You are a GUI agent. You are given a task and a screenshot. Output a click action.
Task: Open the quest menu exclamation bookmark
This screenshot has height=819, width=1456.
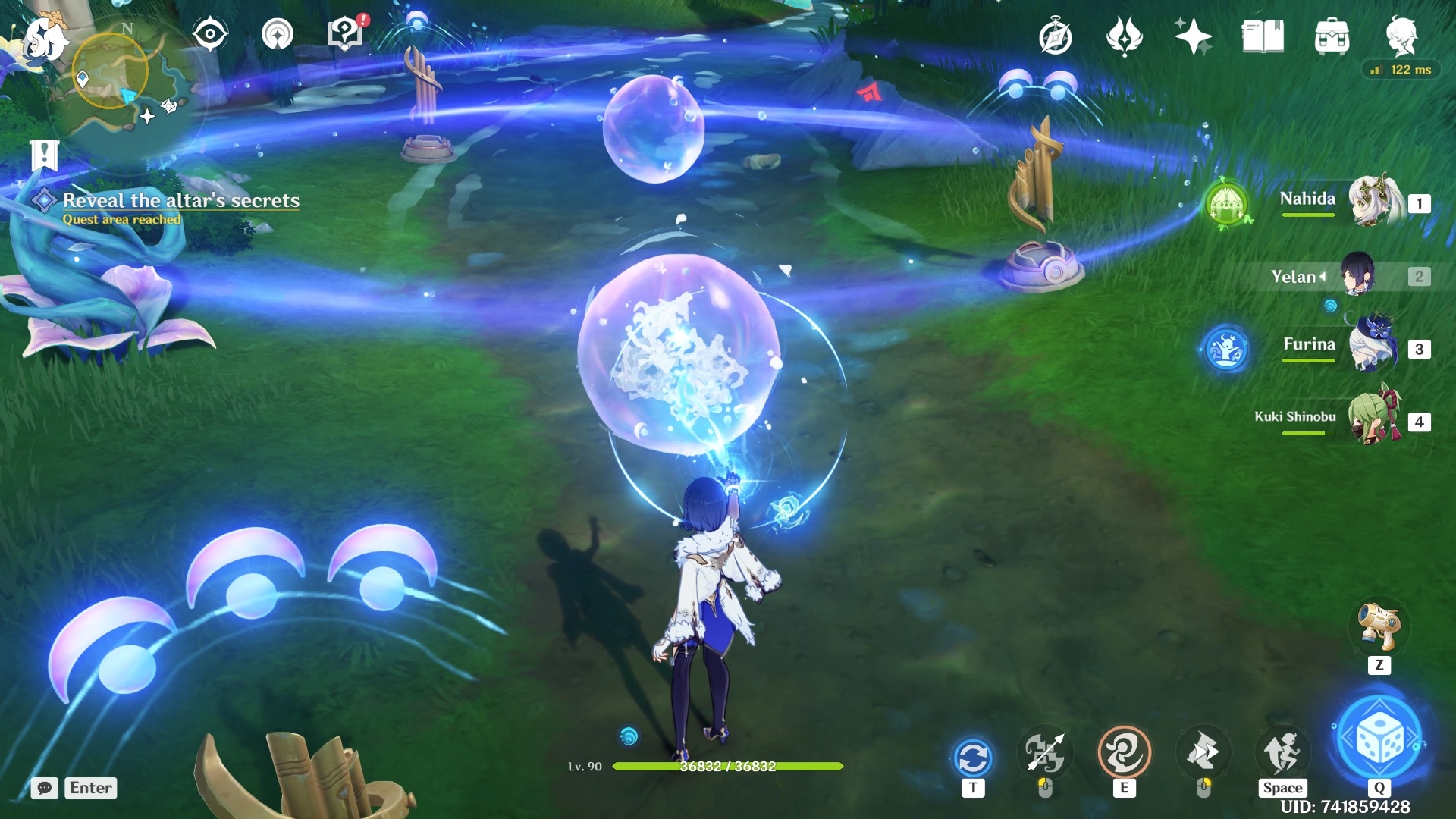45,155
